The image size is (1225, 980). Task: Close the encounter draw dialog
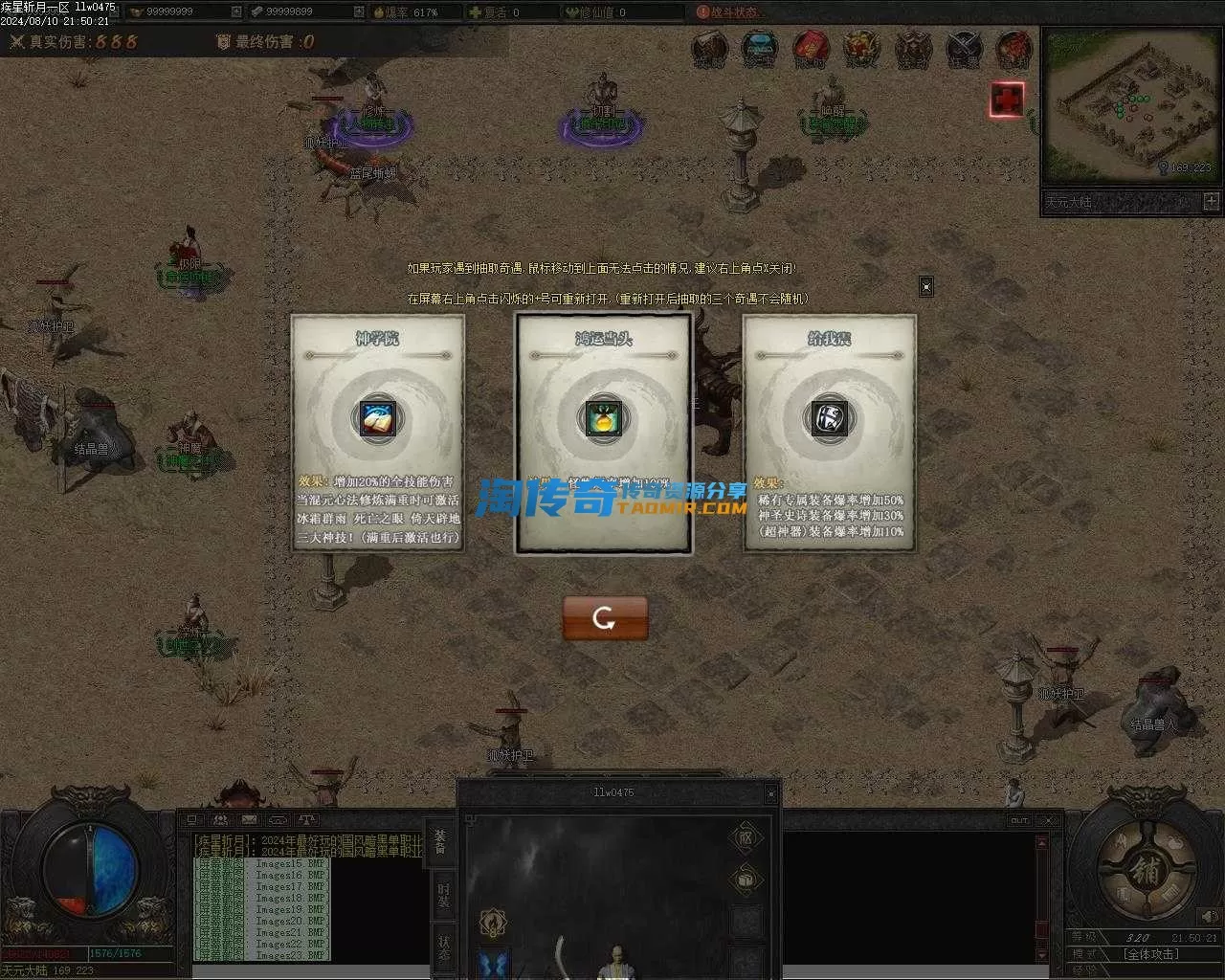(925, 286)
